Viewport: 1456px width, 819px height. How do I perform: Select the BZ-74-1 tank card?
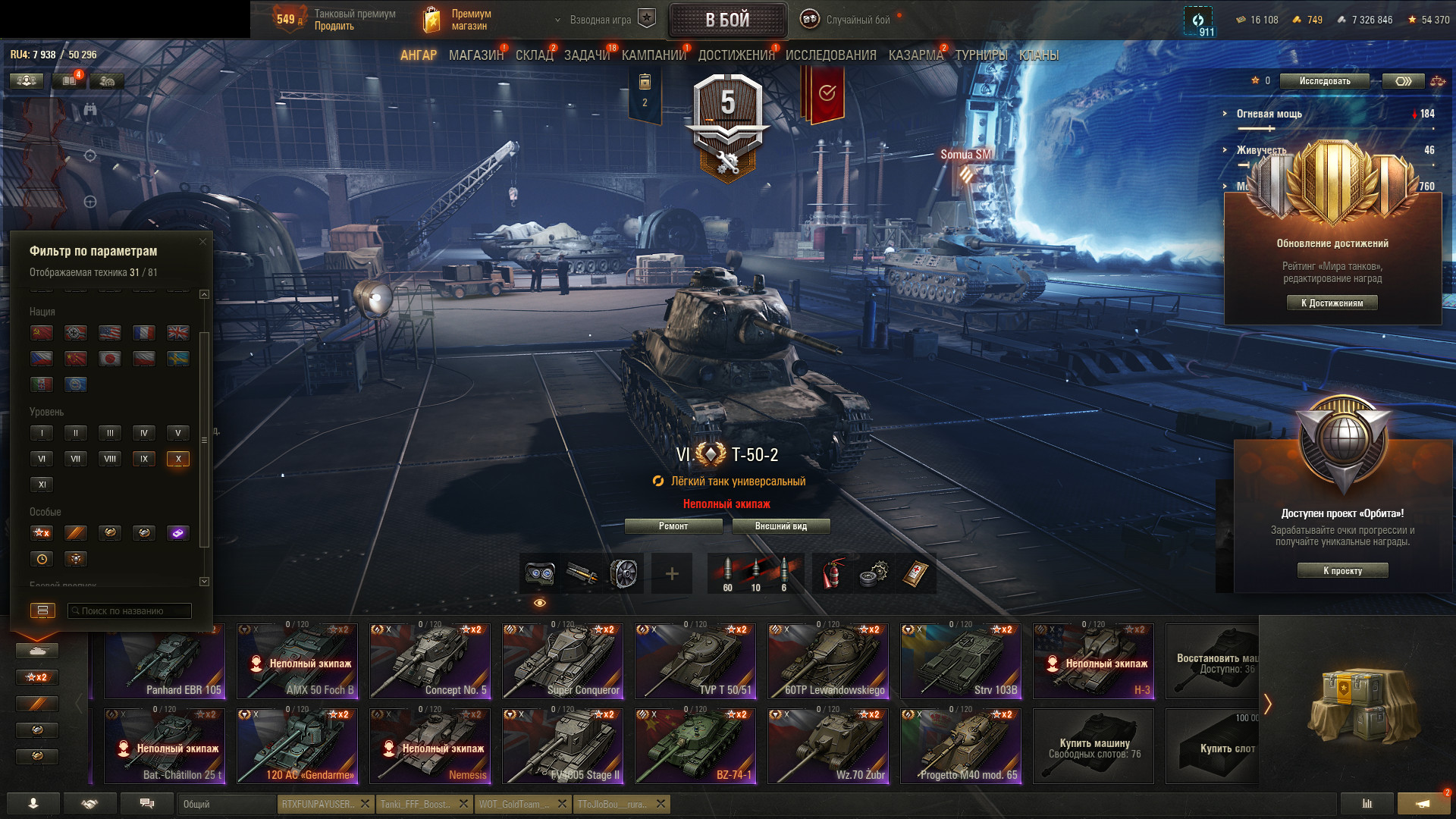click(x=695, y=746)
